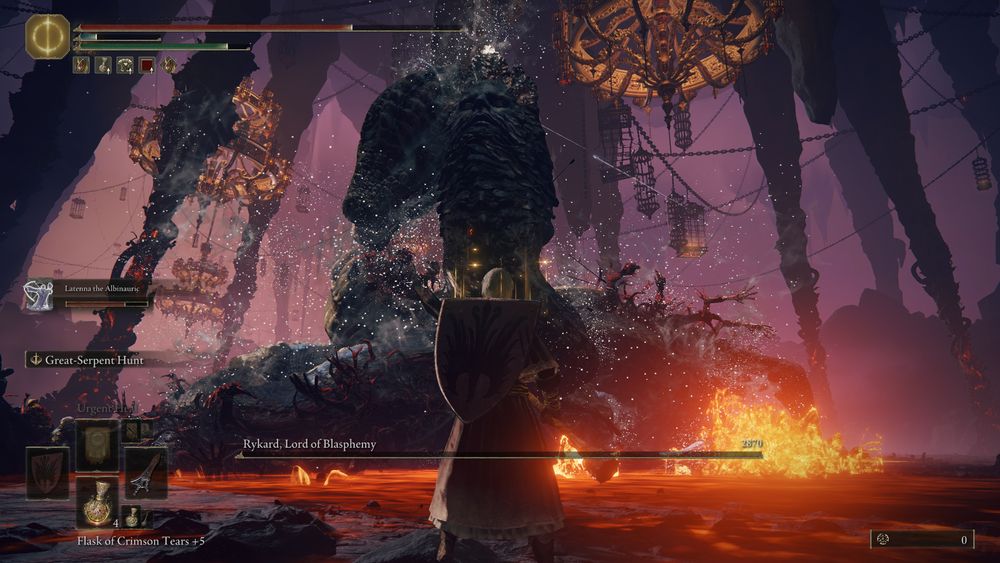
Task: Click the Great-Serpent Hunt skill label
Action: tap(94, 360)
